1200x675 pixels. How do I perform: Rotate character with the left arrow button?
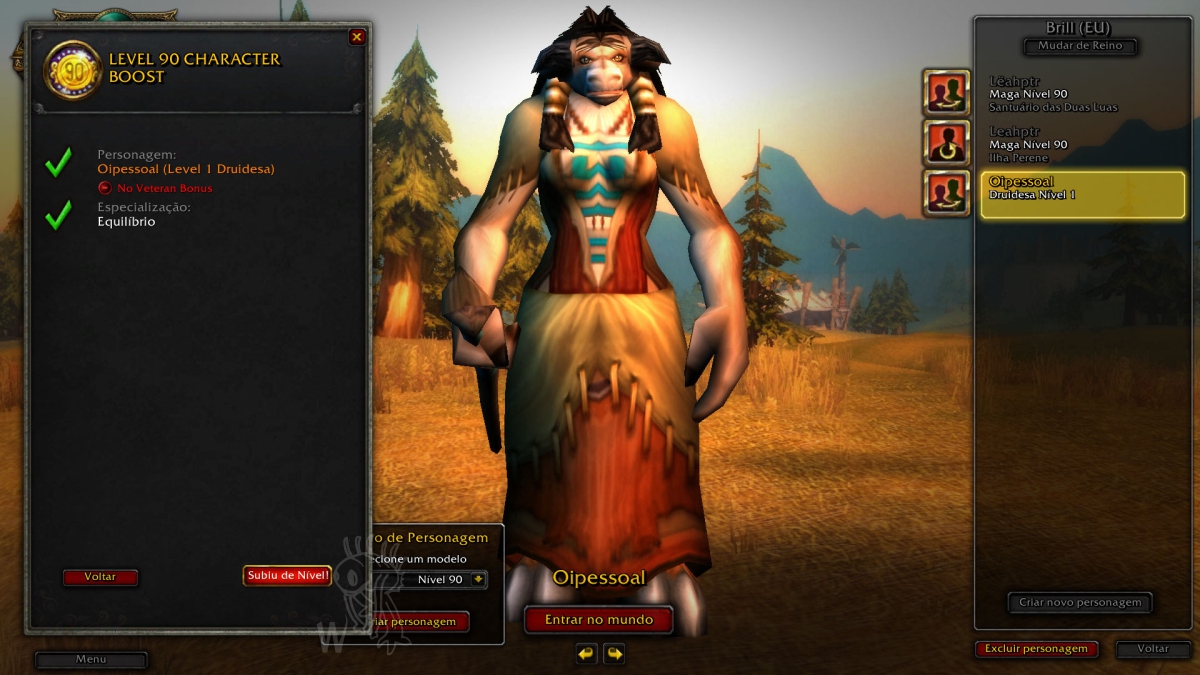[x=586, y=654]
